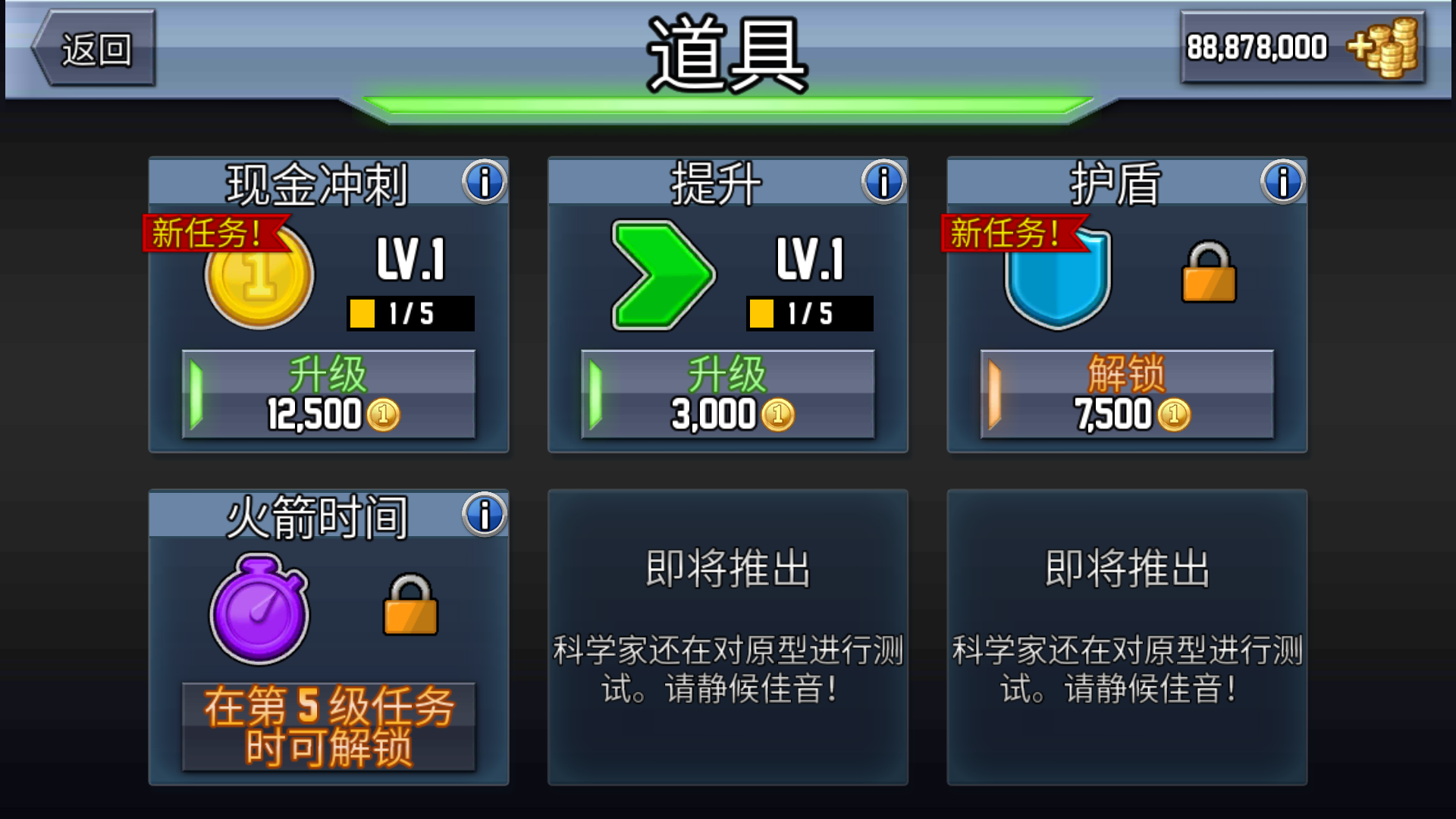Screen dimensions: 1456x819
Task: Open info for 现金冲刺 item
Action: coord(483,180)
